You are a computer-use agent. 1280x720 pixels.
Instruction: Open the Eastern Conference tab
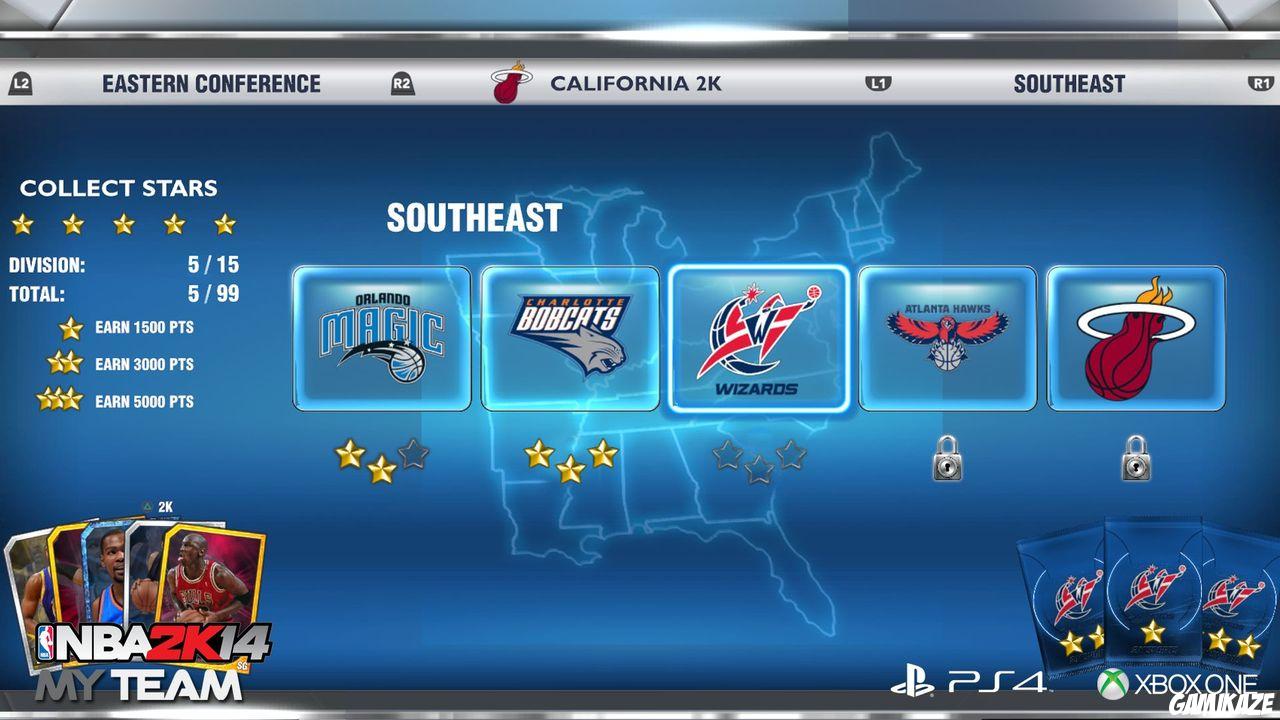click(x=209, y=84)
